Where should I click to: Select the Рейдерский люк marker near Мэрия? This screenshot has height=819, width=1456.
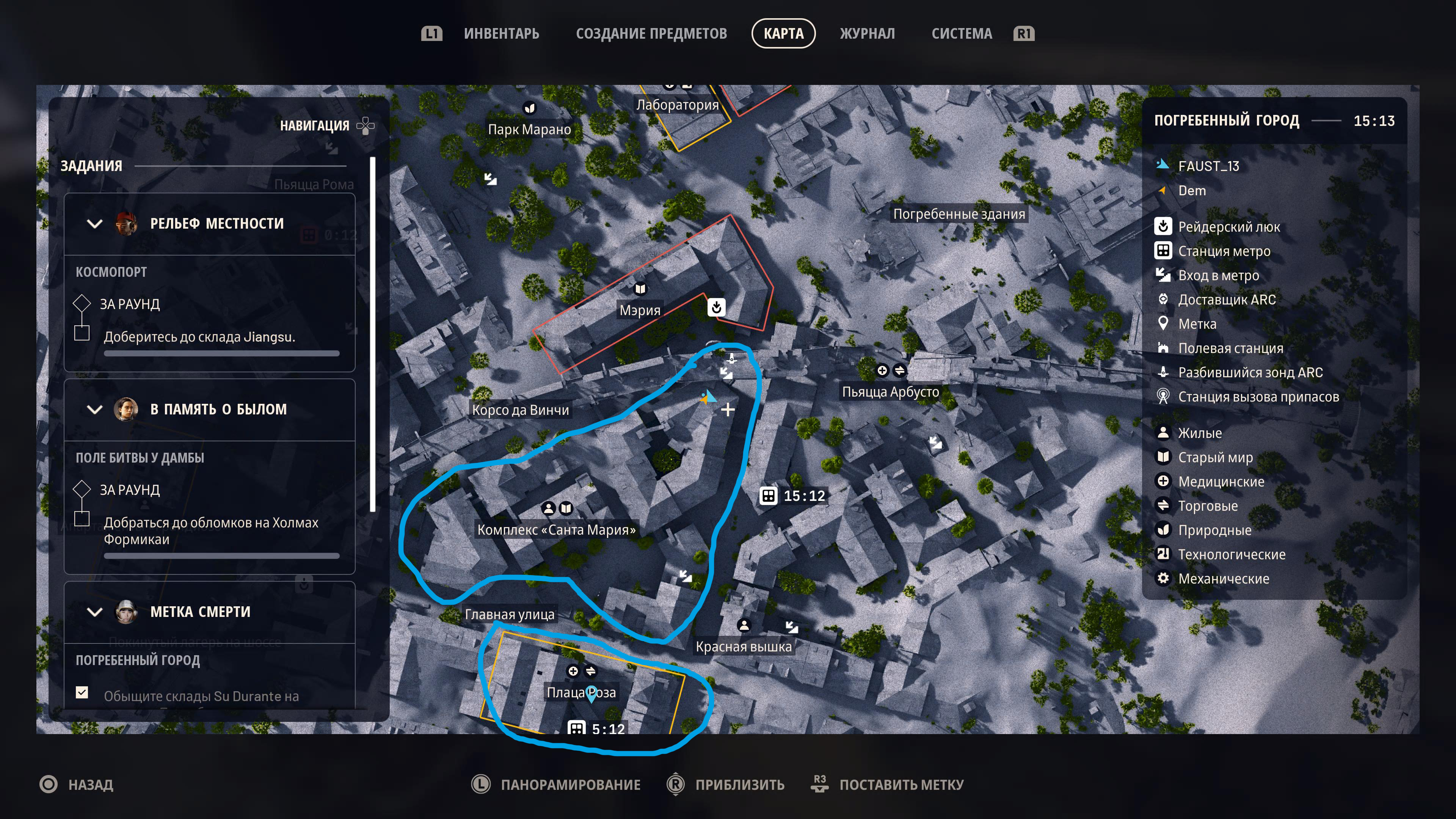pos(716,308)
